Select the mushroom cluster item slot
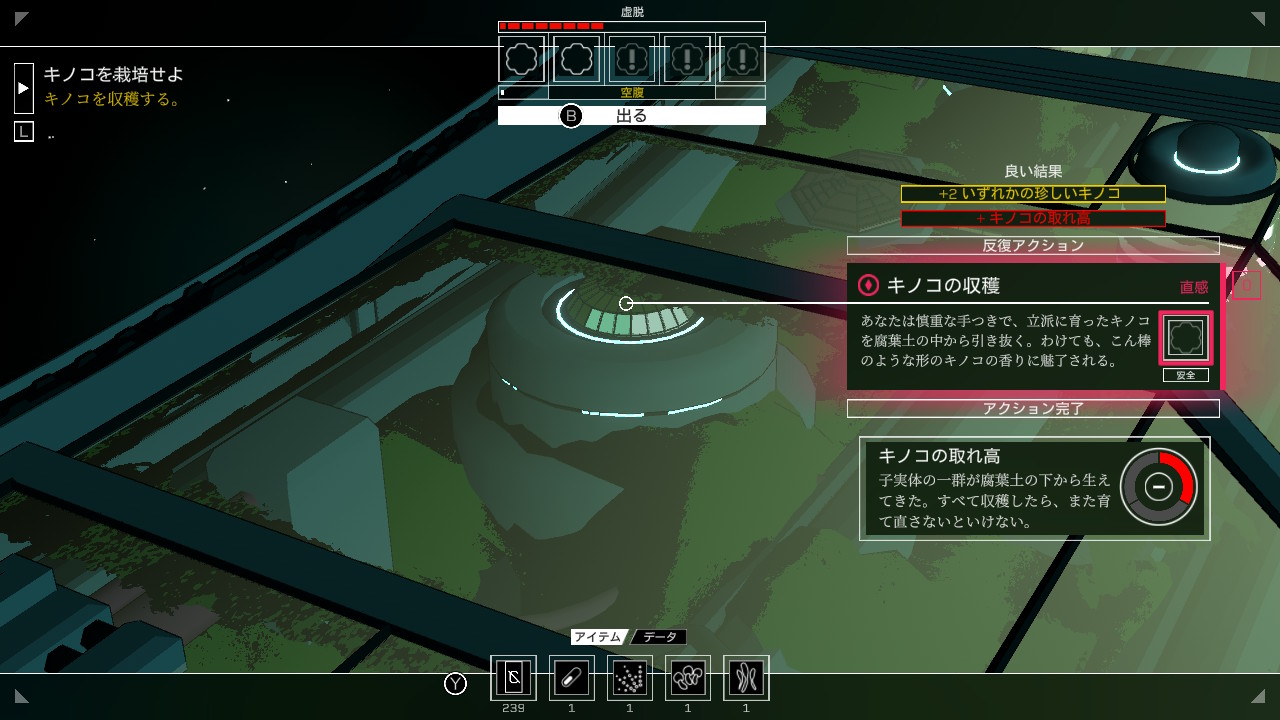 pyautogui.click(x=688, y=678)
